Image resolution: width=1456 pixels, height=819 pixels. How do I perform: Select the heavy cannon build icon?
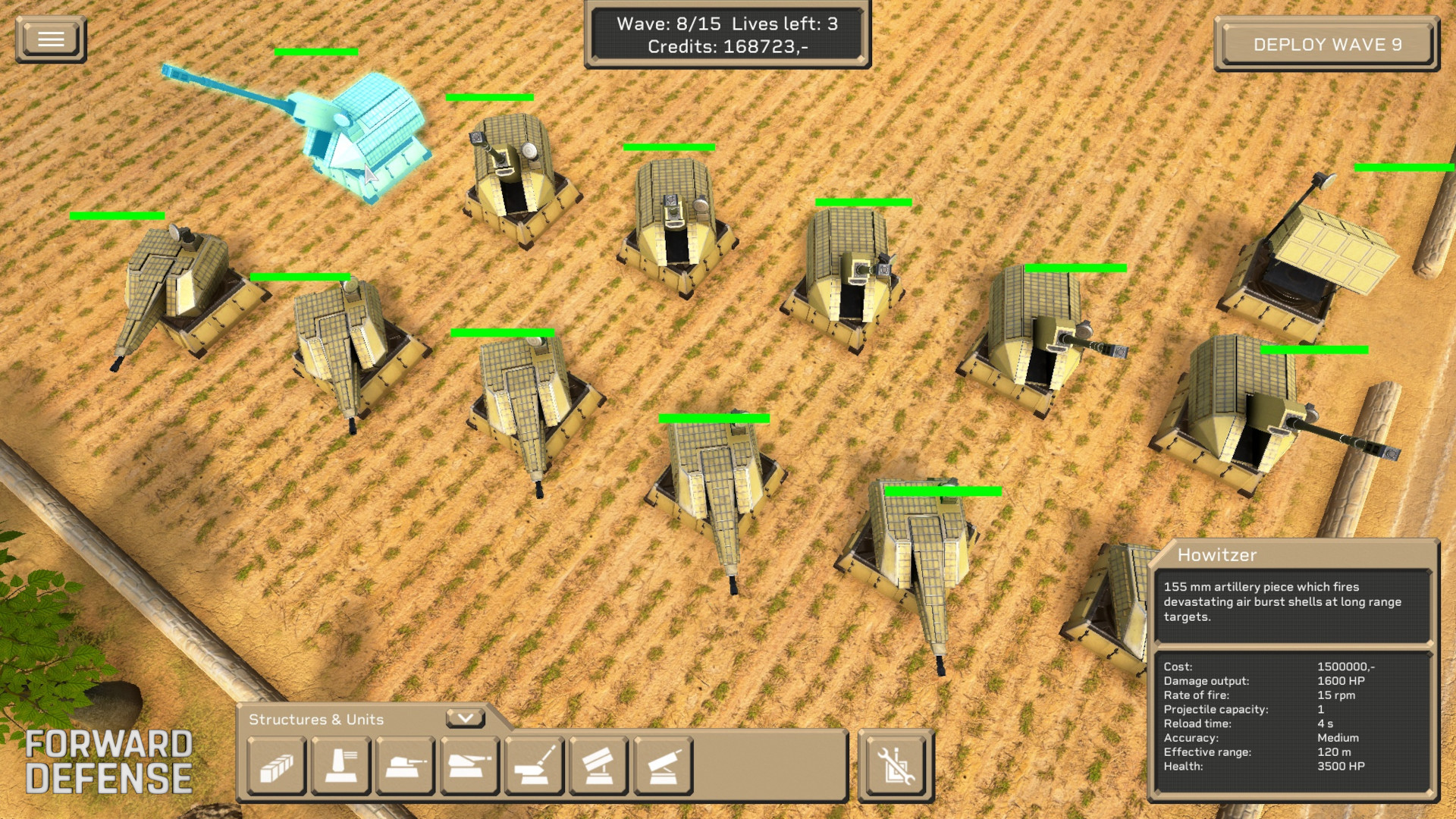469,767
